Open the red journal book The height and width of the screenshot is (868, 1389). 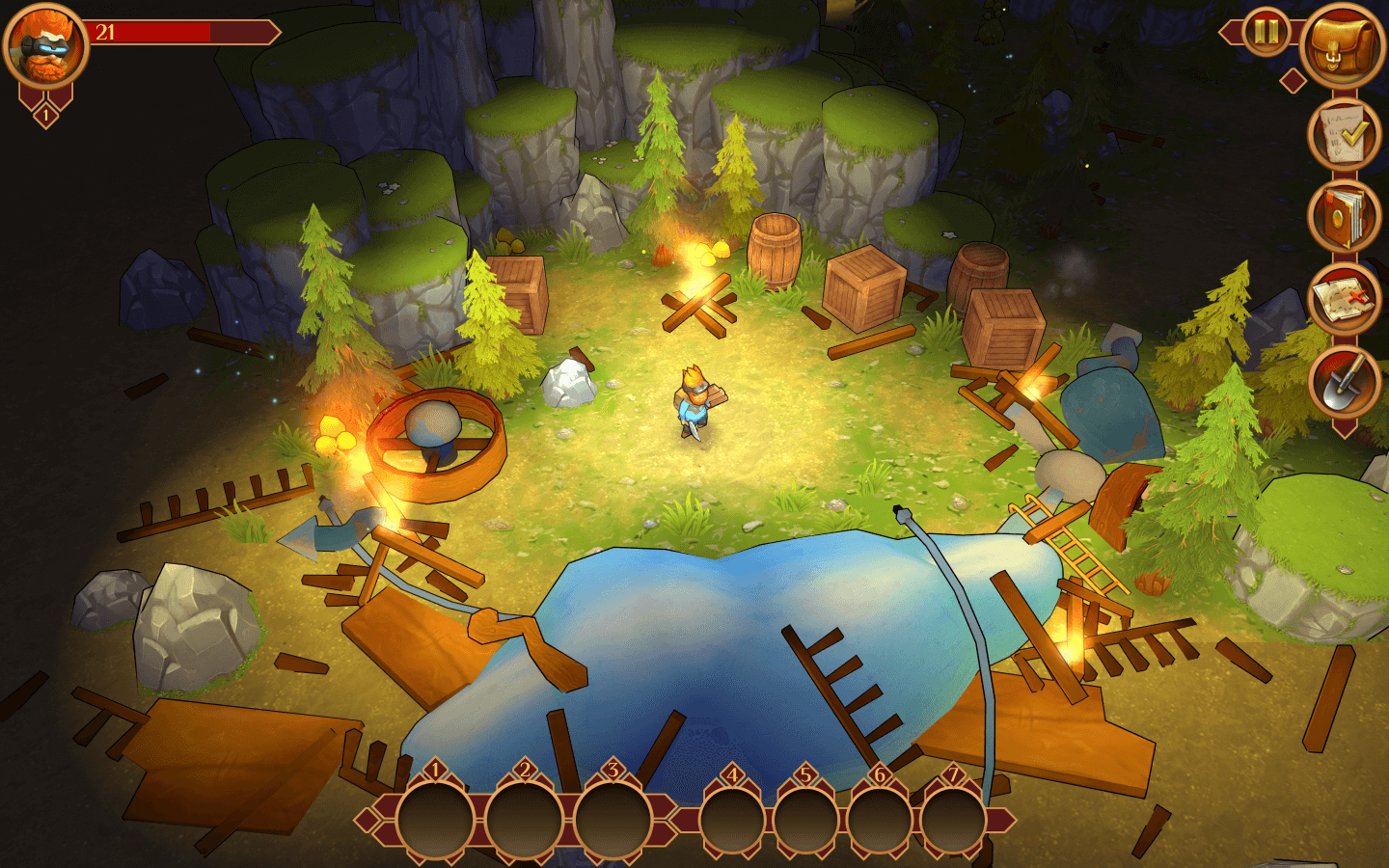(1344, 217)
